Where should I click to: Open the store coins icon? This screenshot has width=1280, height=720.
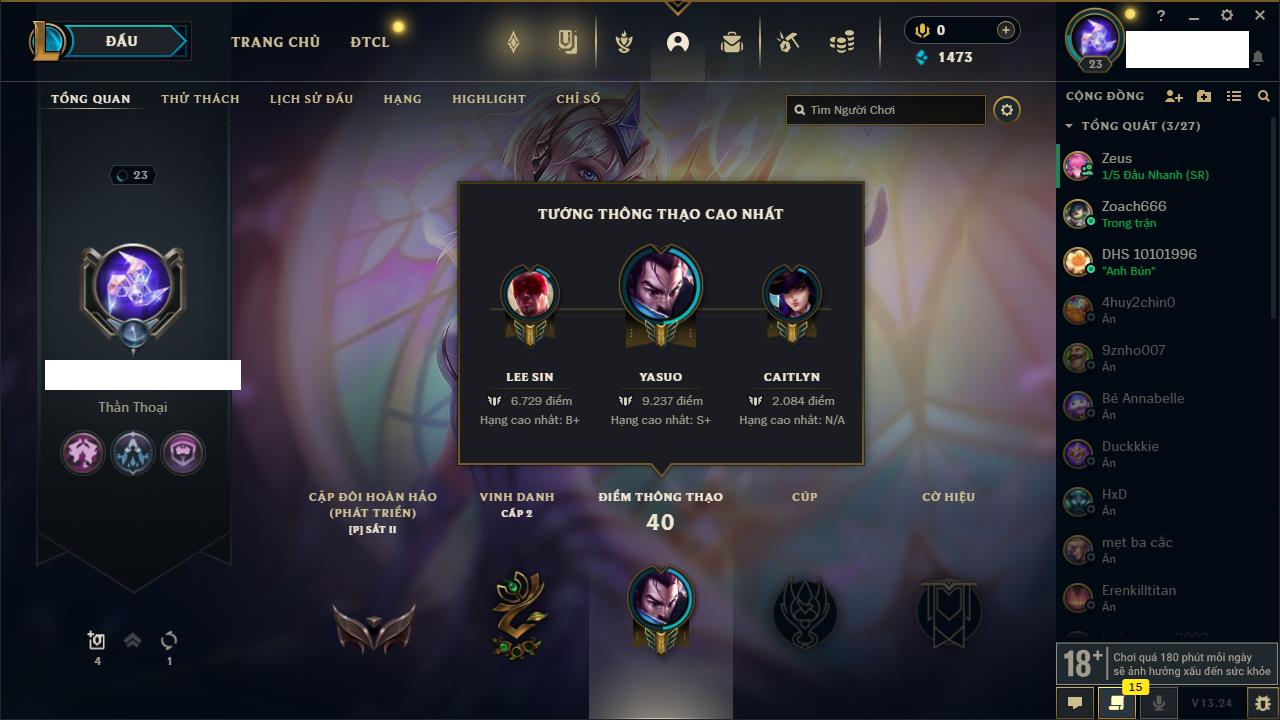click(x=842, y=42)
